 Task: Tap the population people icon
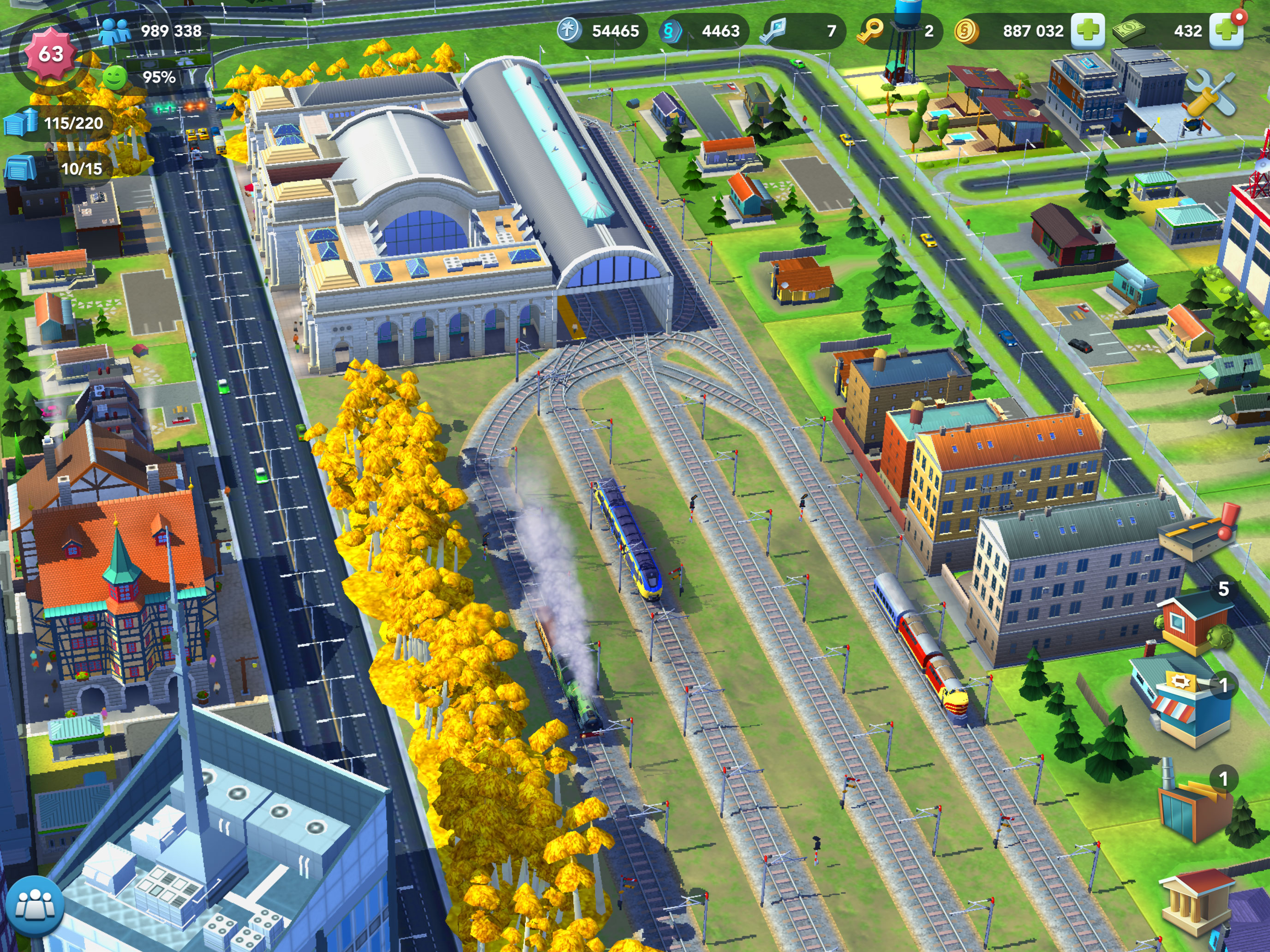(x=115, y=31)
